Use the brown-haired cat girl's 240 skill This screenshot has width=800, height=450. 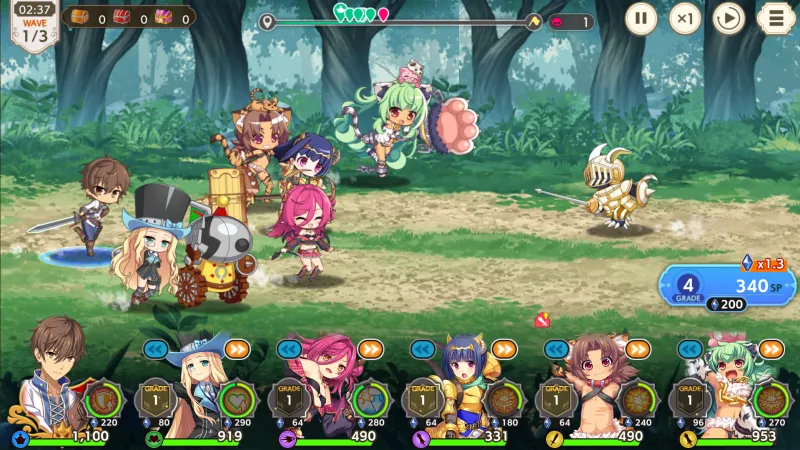(x=636, y=398)
